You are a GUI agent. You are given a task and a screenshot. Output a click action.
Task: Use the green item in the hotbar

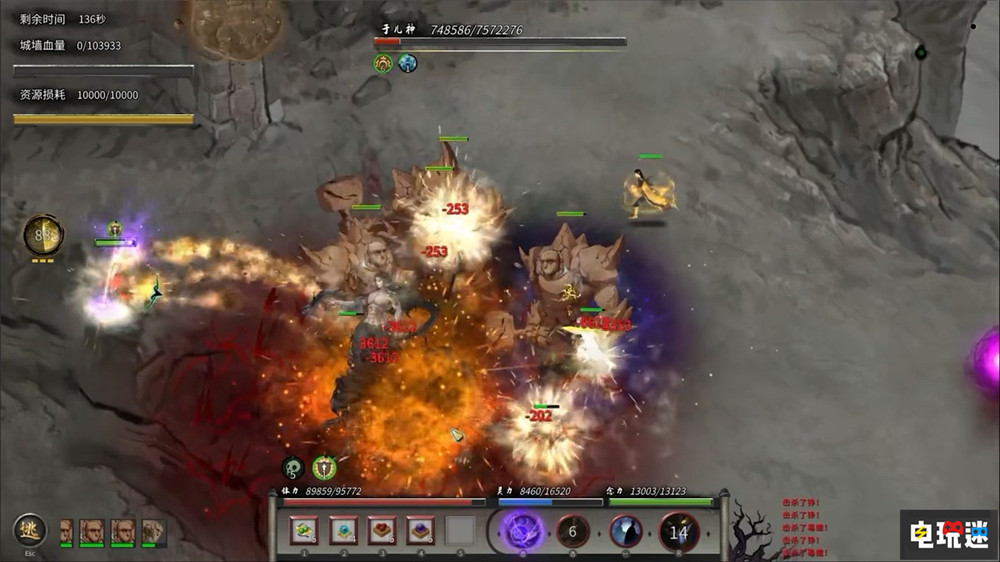coord(304,530)
